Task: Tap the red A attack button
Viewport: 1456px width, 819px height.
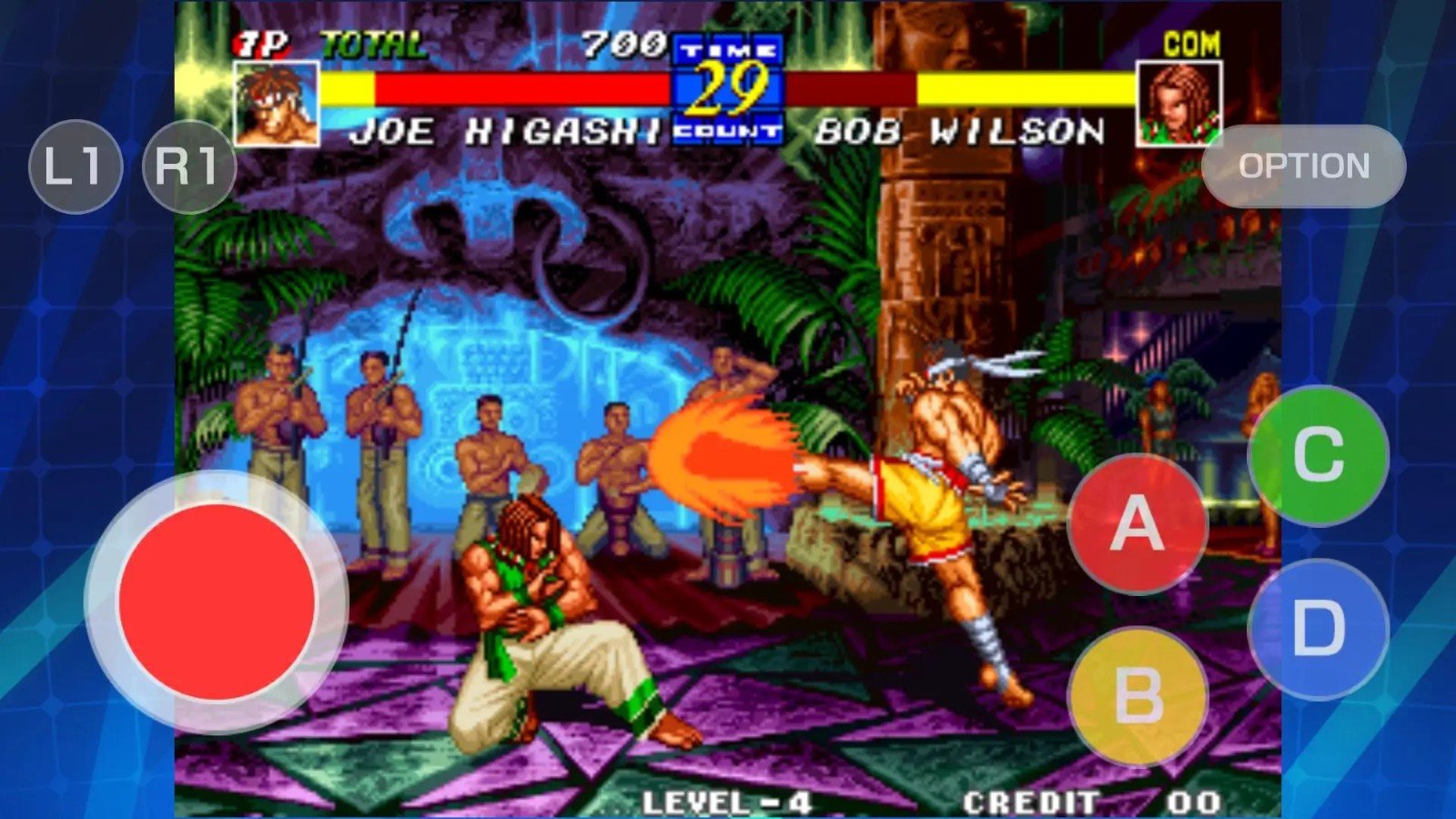Action: pos(1137,523)
